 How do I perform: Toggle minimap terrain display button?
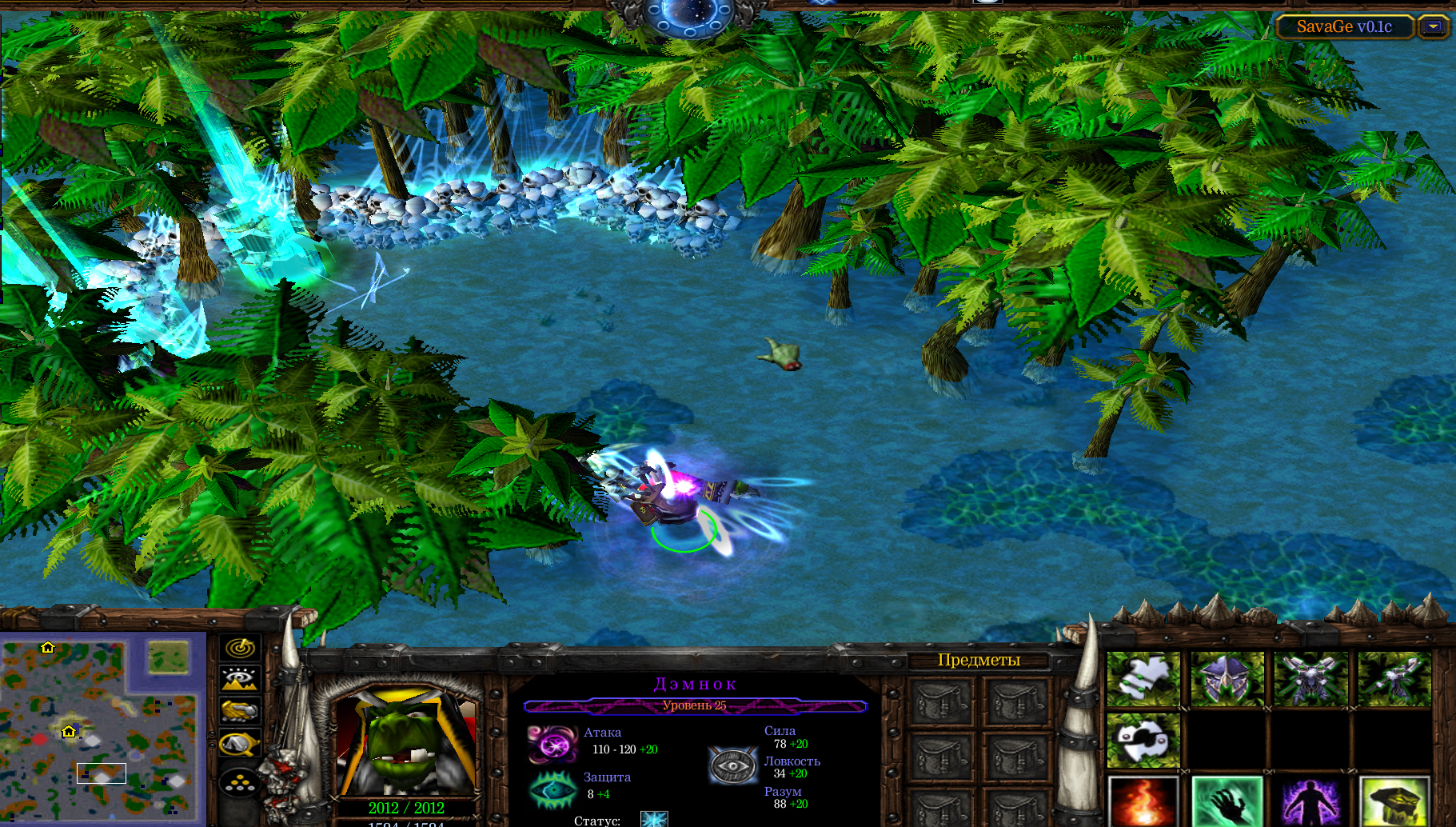[x=240, y=679]
